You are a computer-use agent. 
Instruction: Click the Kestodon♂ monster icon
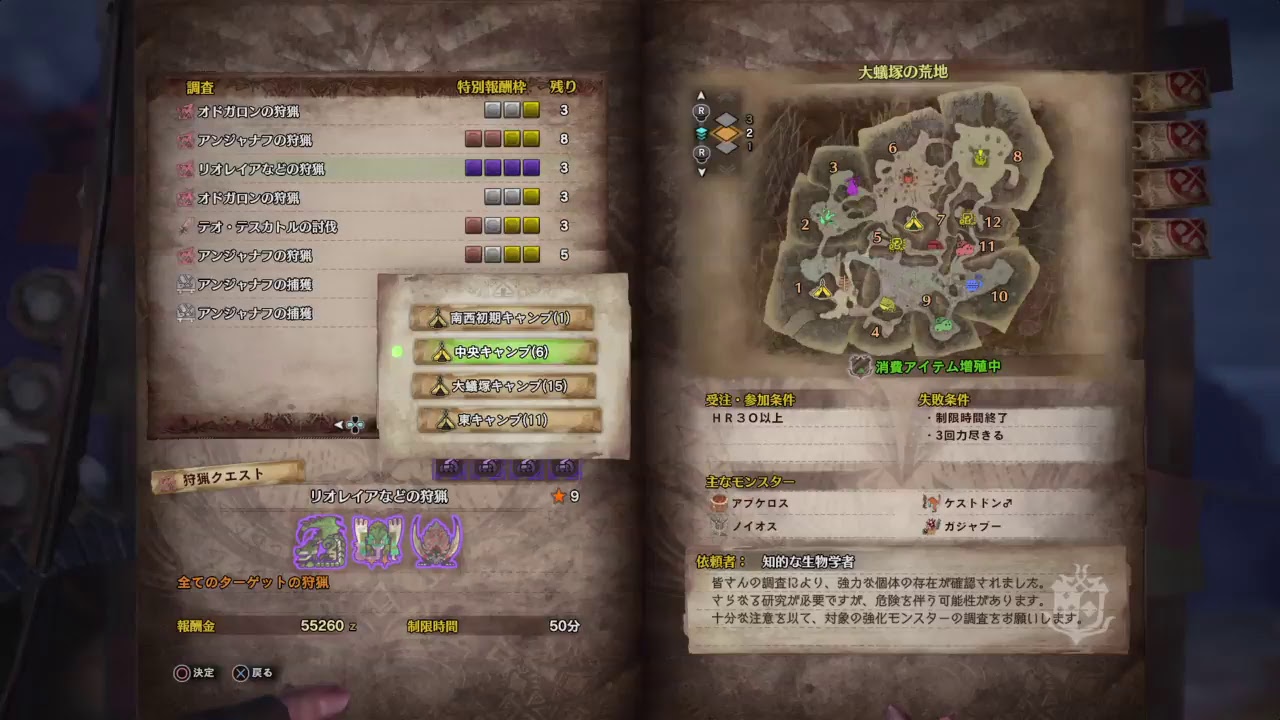point(931,504)
